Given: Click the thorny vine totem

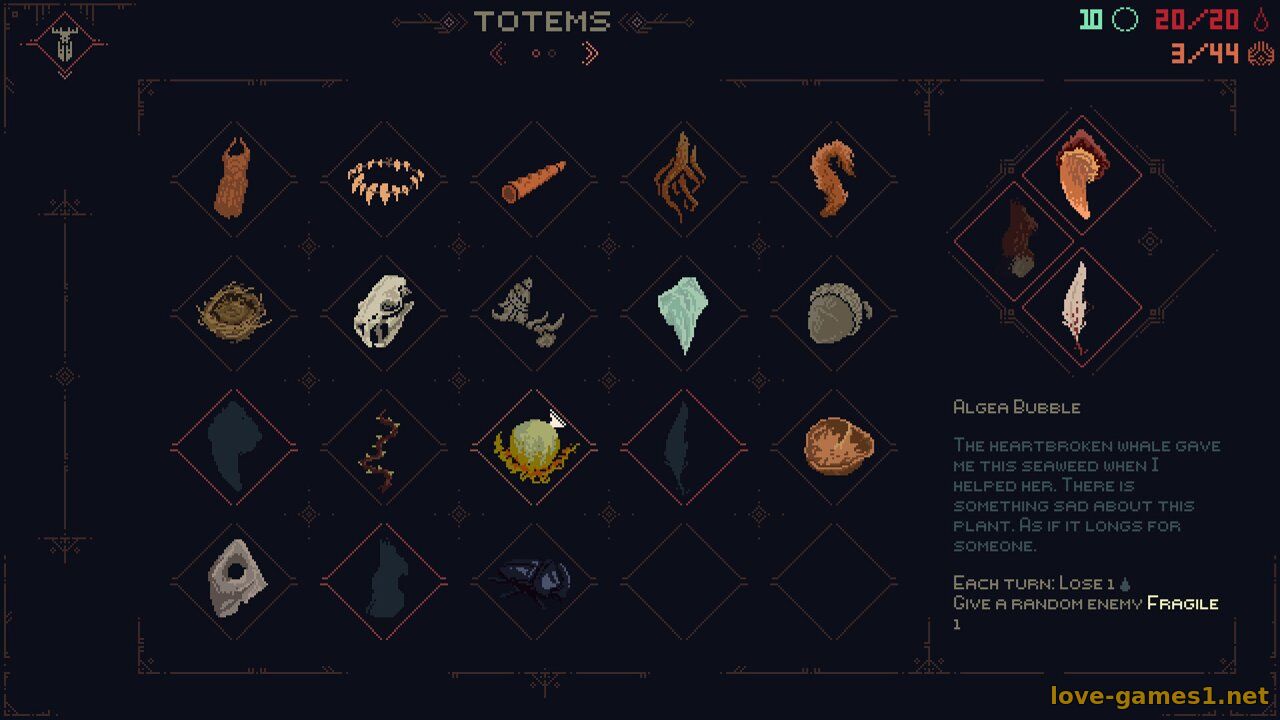Looking at the screenshot, I should [384, 447].
